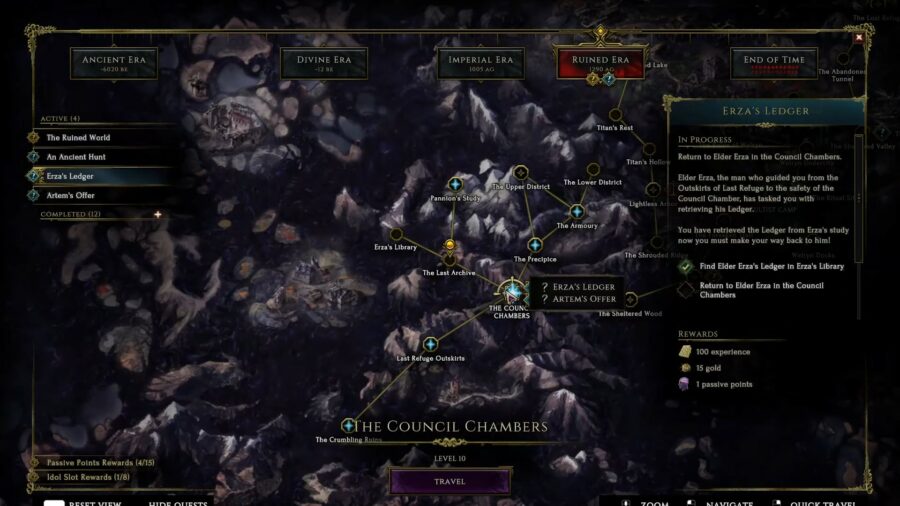Switch to End of Time
Image resolution: width=900 pixels, height=506 pixels.
(773, 64)
